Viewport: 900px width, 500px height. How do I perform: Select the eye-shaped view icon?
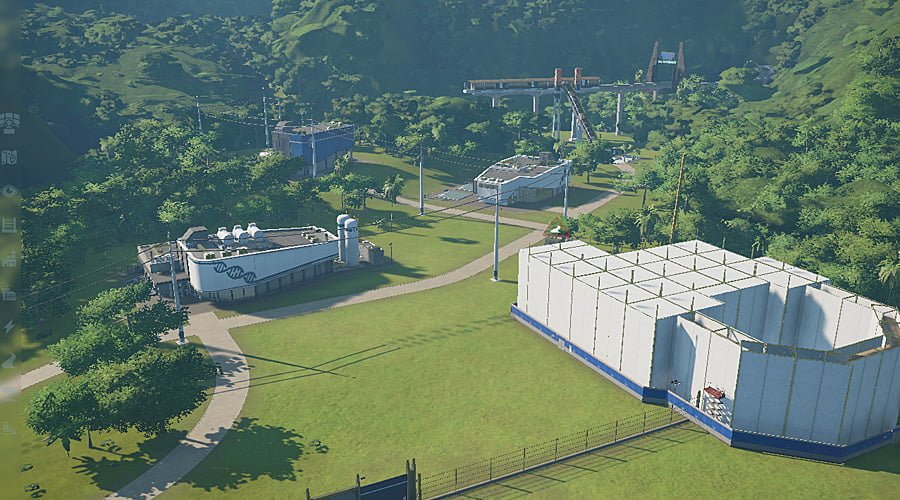(x=9, y=191)
